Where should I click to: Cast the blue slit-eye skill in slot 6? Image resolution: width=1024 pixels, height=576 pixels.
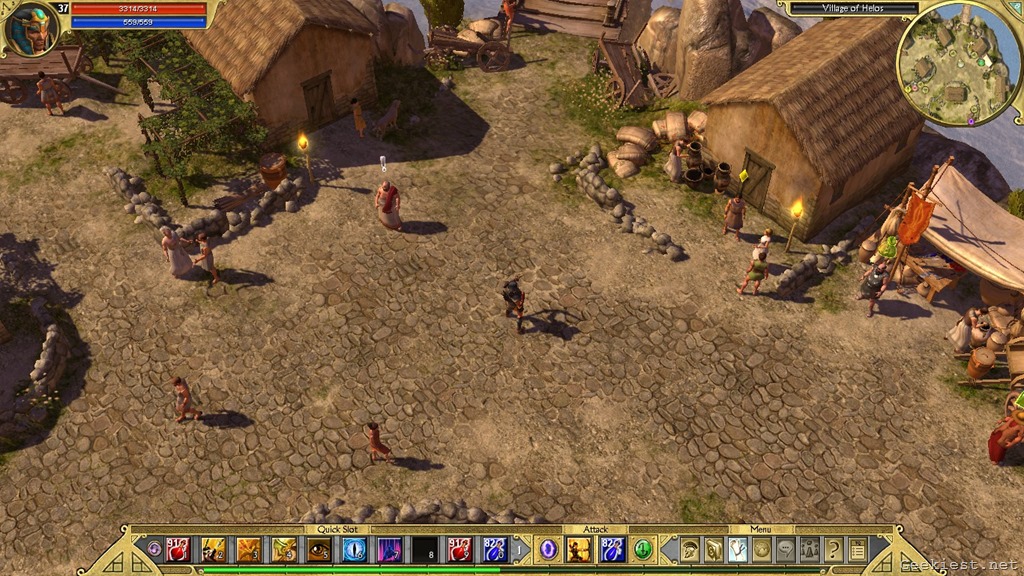354,549
